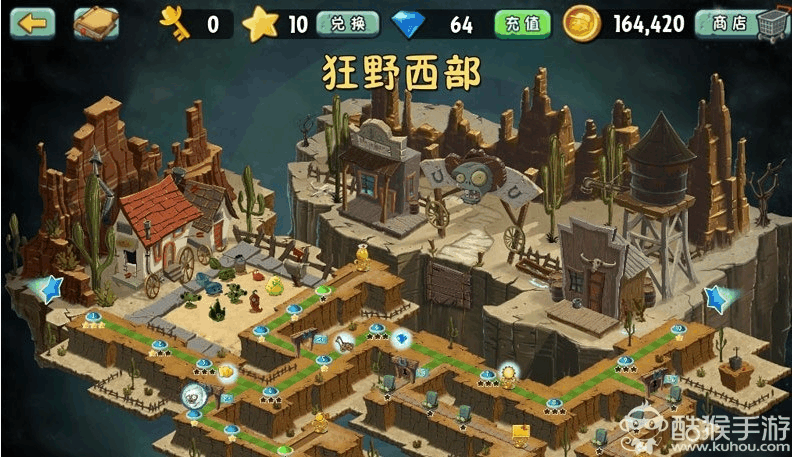Select the gold coin bag level node
792x457 pixels.
226,371
